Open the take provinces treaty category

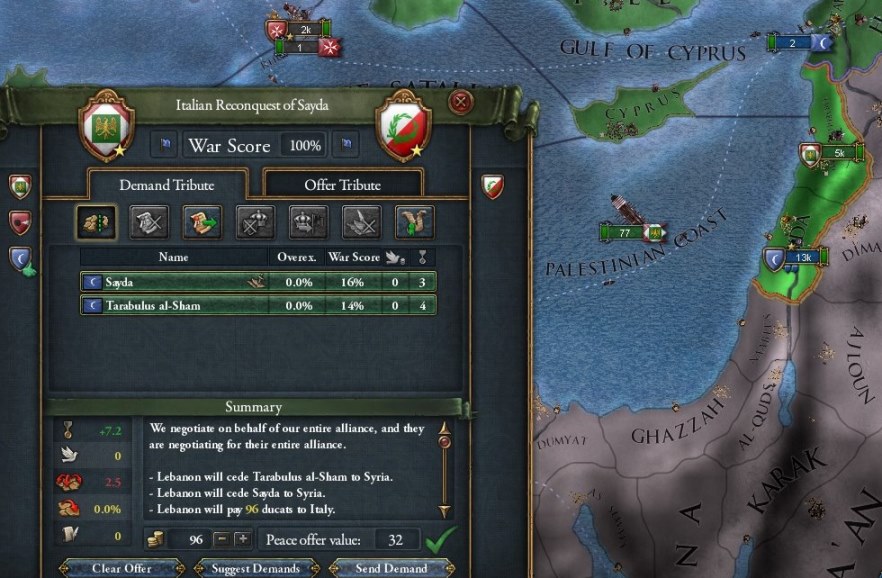click(96, 221)
